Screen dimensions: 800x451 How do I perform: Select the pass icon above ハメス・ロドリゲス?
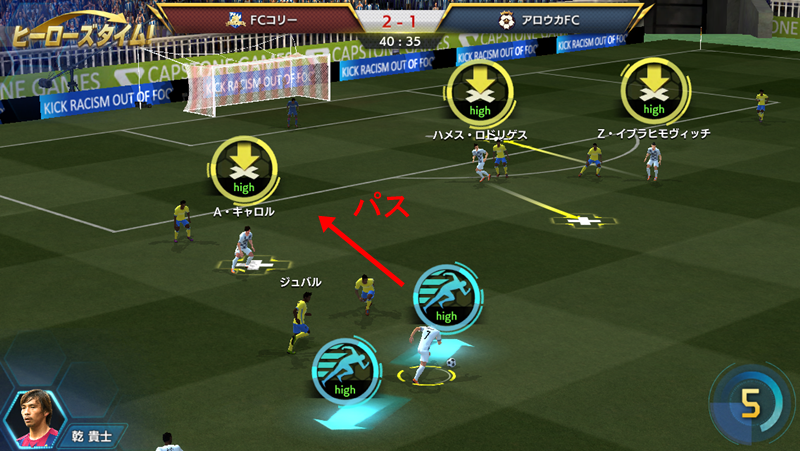click(480, 93)
